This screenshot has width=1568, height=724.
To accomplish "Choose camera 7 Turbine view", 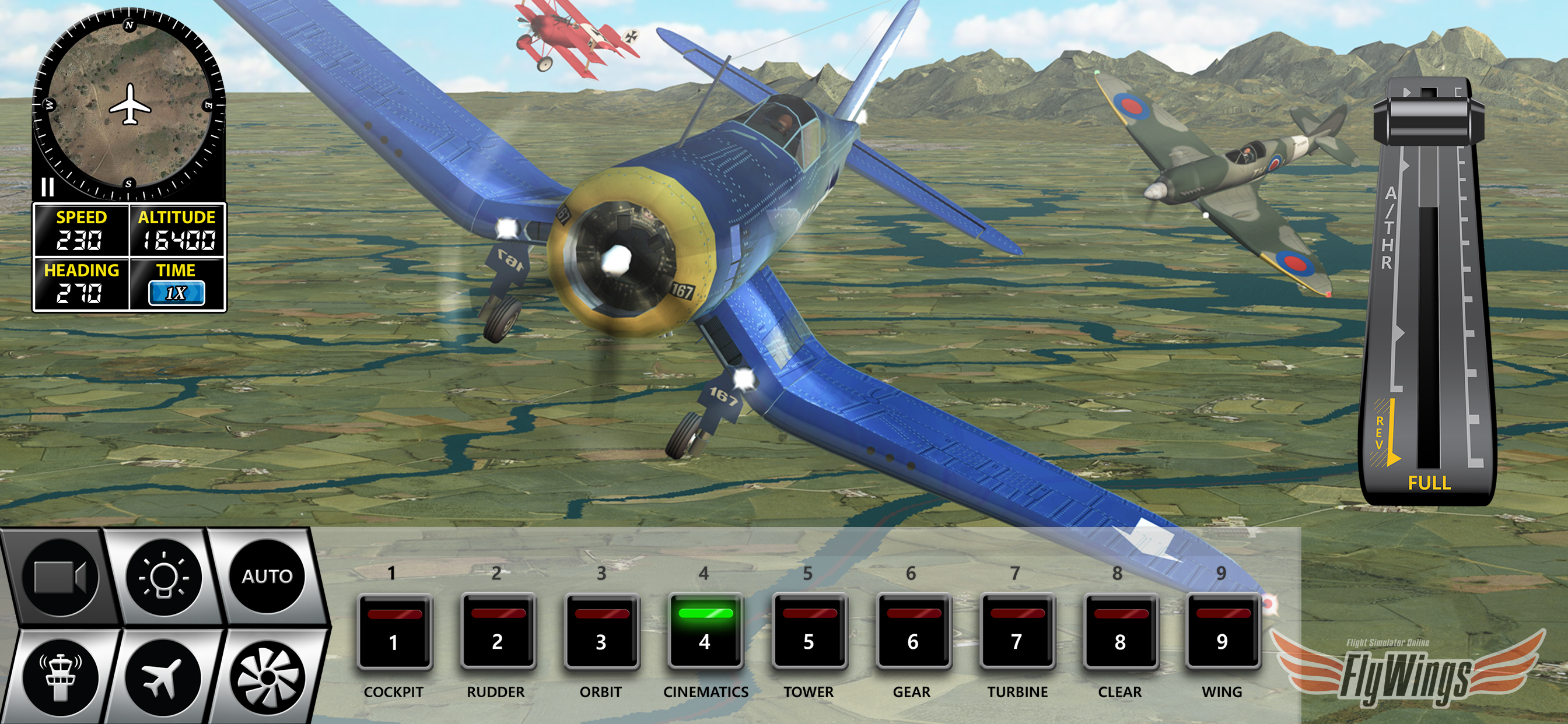I will 1016,632.
